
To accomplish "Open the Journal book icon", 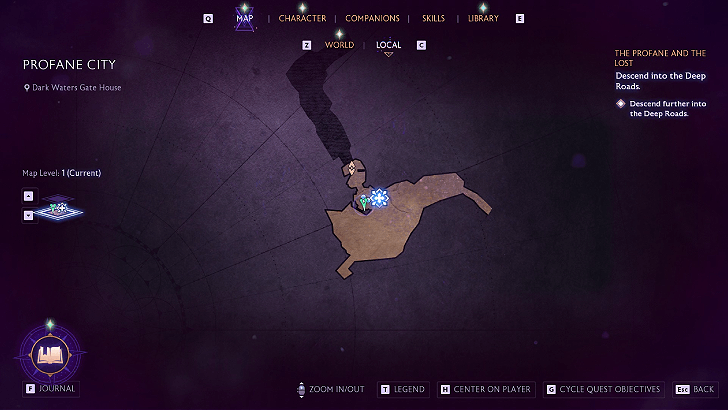I will click(50, 354).
